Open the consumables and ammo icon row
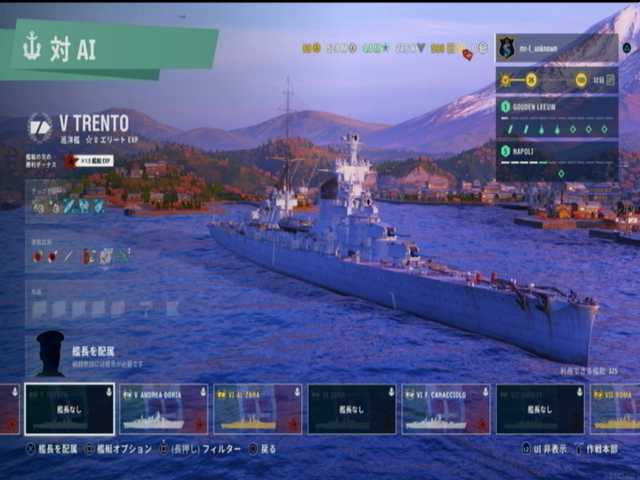 [82, 256]
